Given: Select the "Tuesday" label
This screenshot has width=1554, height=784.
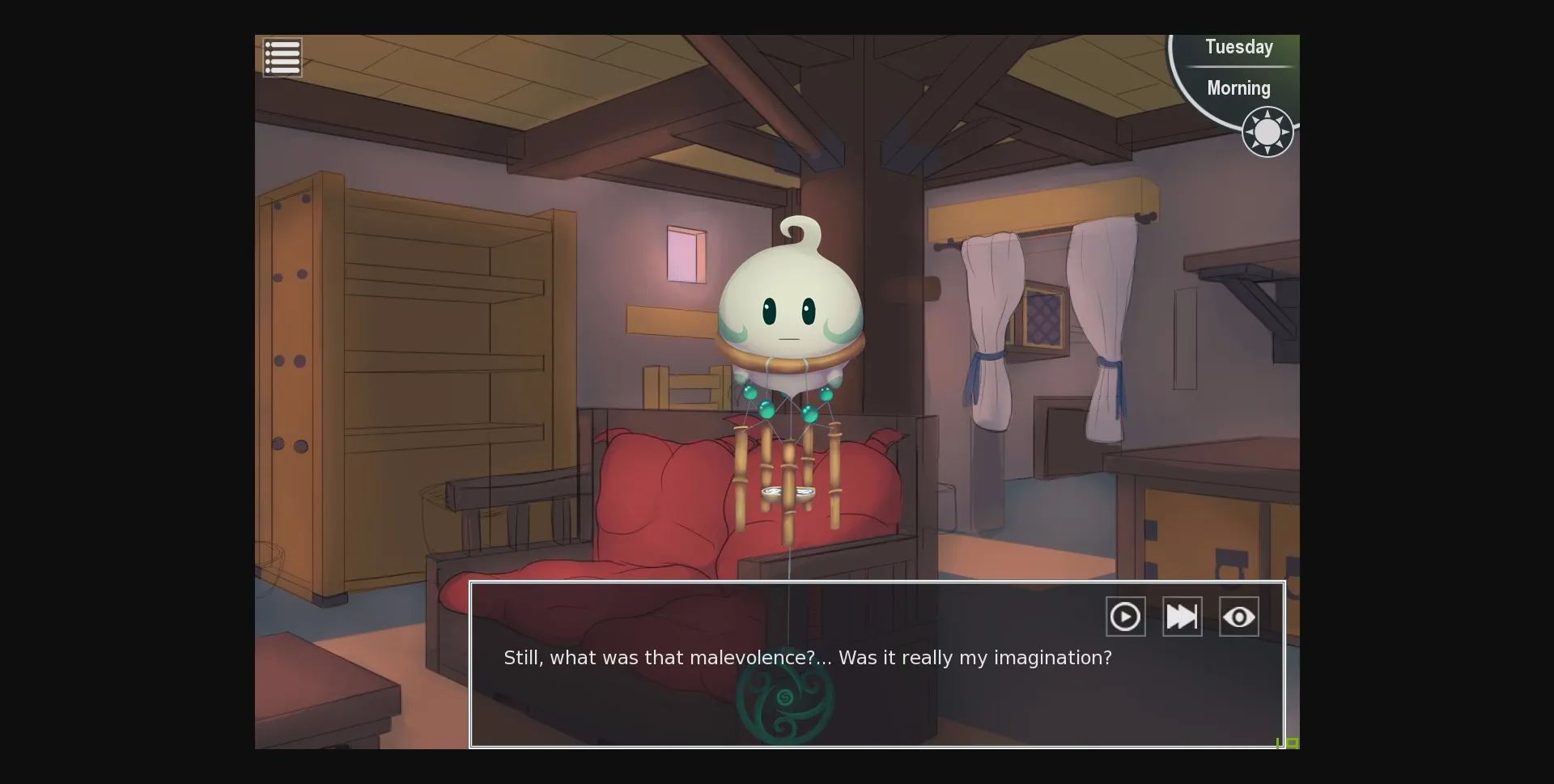Looking at the screenshot, I should (x=1238, y=47).
